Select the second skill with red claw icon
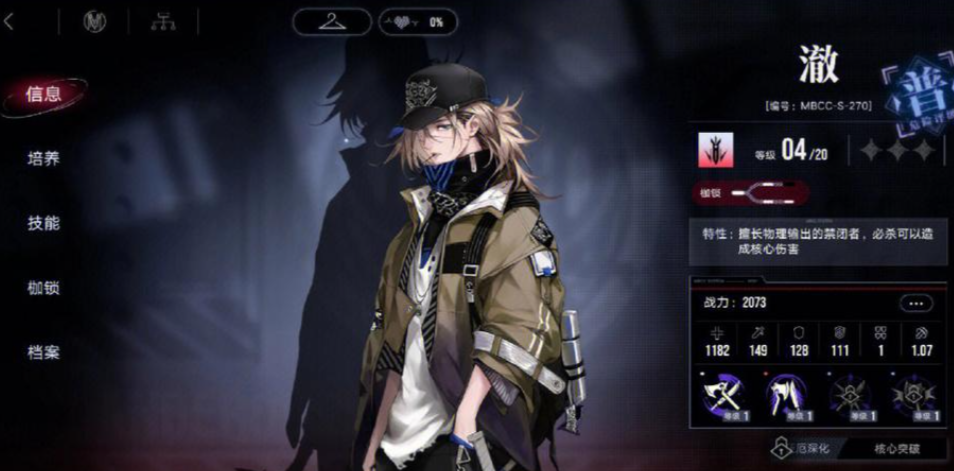 (x=786, y=392)
